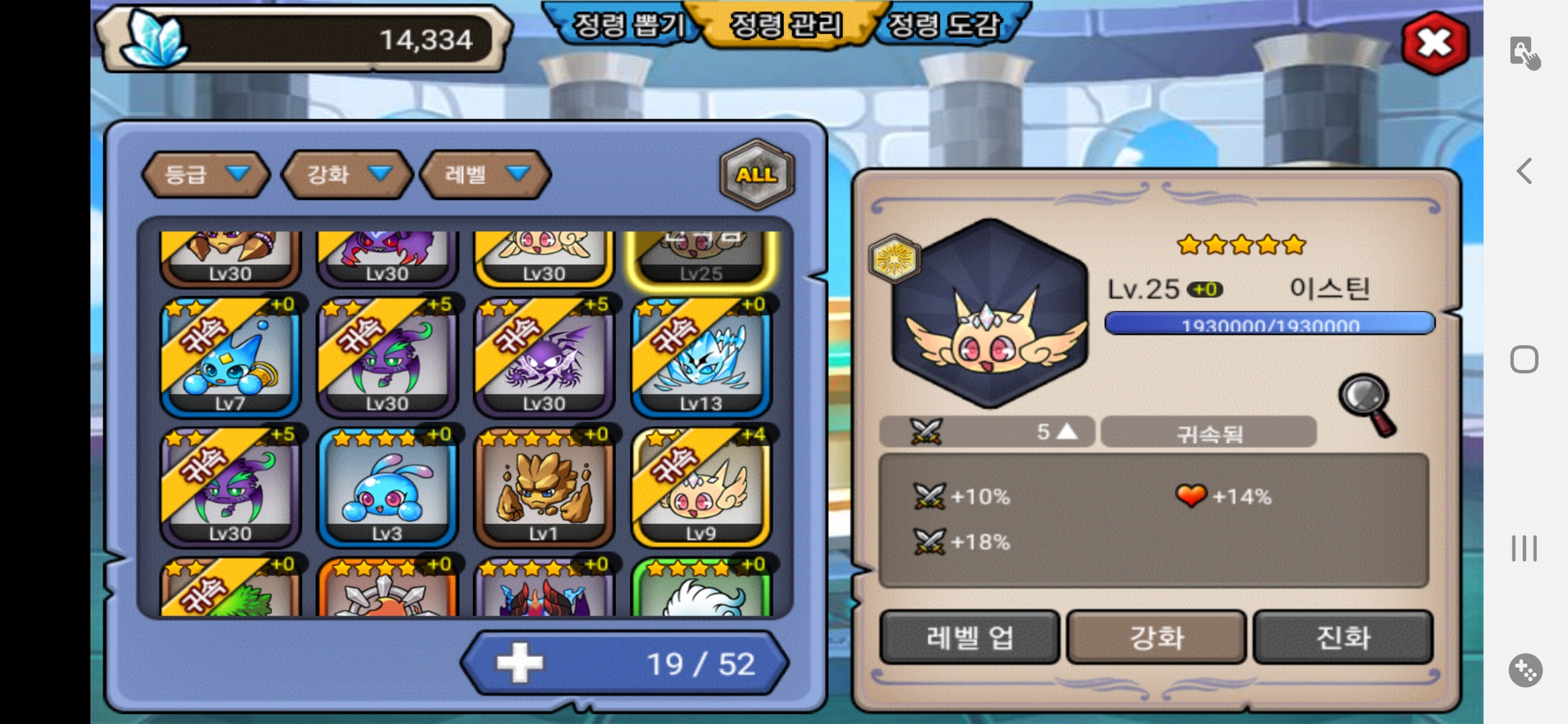The image size is (1568, 724).
Task: Tap the 강화 enhance button
Action: pos(1156,637)
